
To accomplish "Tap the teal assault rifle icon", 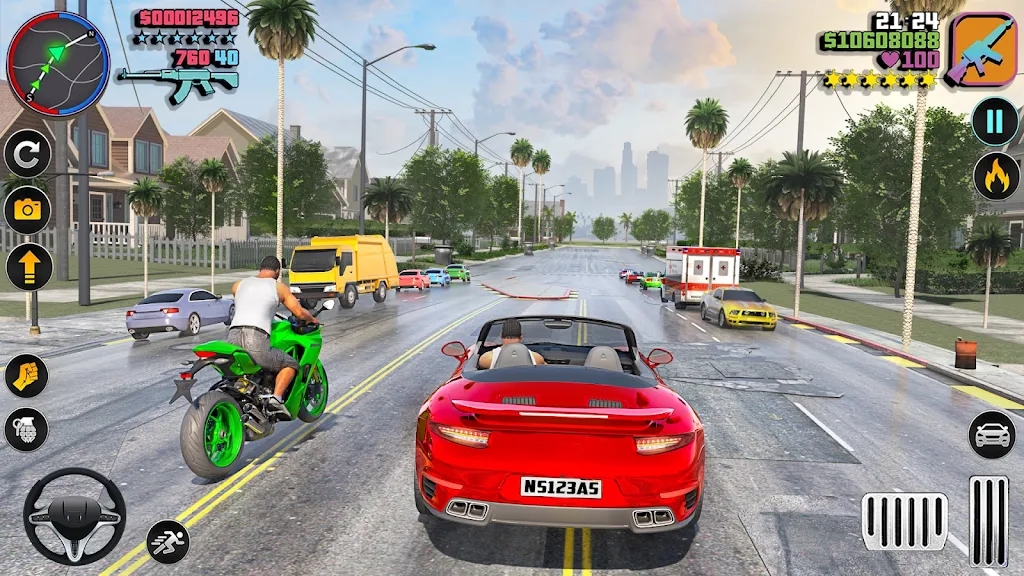I will (x=178, y=82).
